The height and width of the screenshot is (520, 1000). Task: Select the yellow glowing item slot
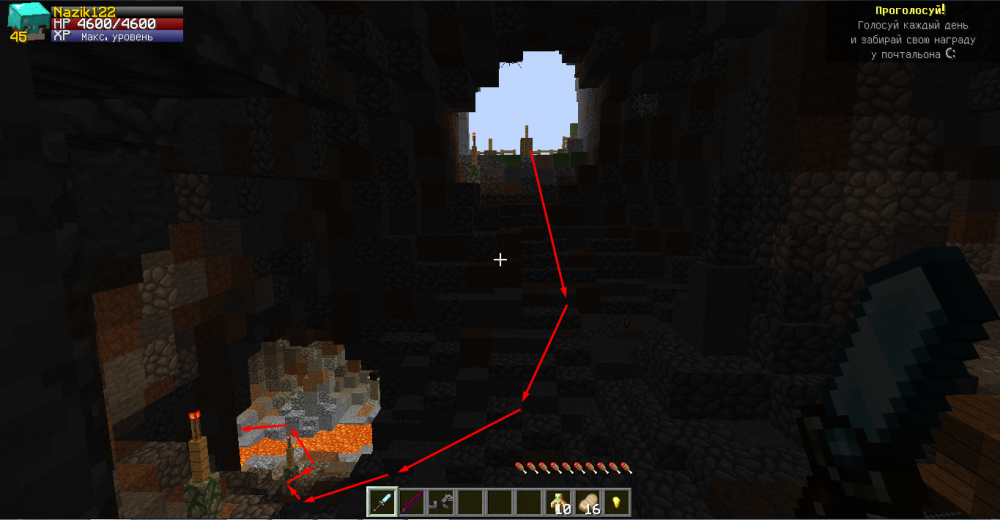(617, 502)
